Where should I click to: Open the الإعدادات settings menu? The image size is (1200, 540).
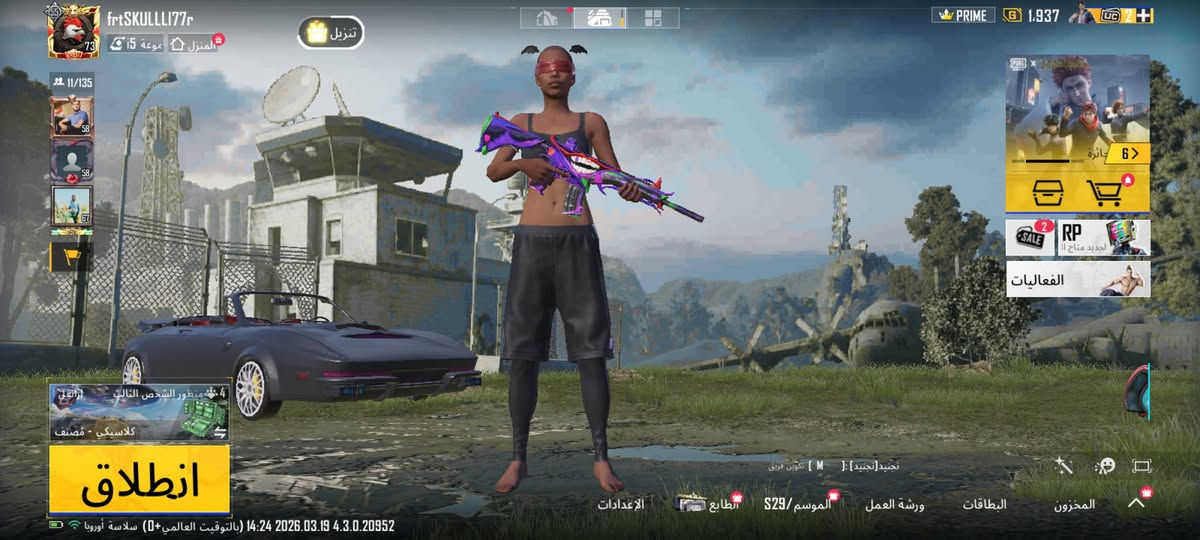coord(621,504)
